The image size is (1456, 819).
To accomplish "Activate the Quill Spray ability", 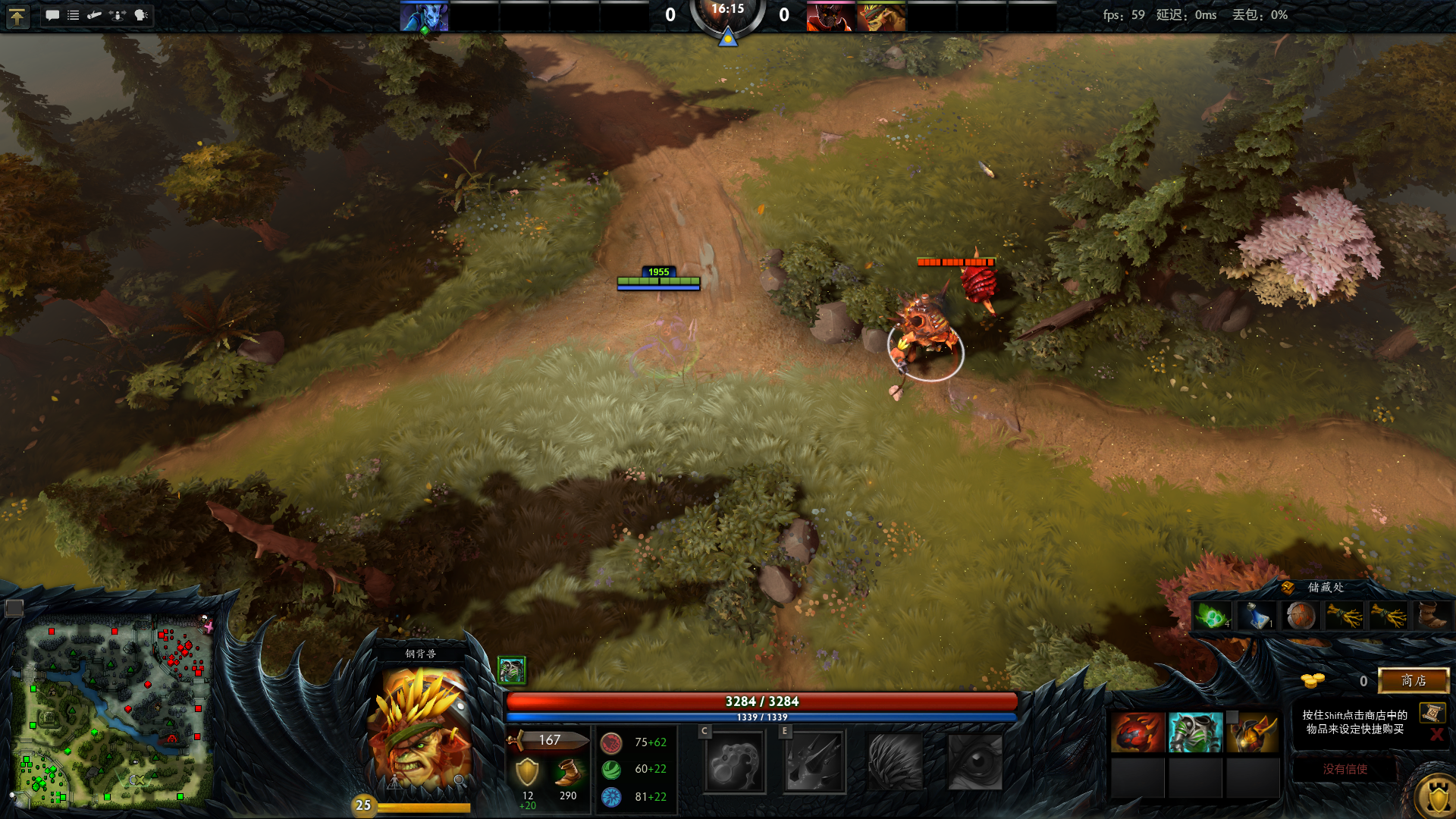I will [814, 762].
